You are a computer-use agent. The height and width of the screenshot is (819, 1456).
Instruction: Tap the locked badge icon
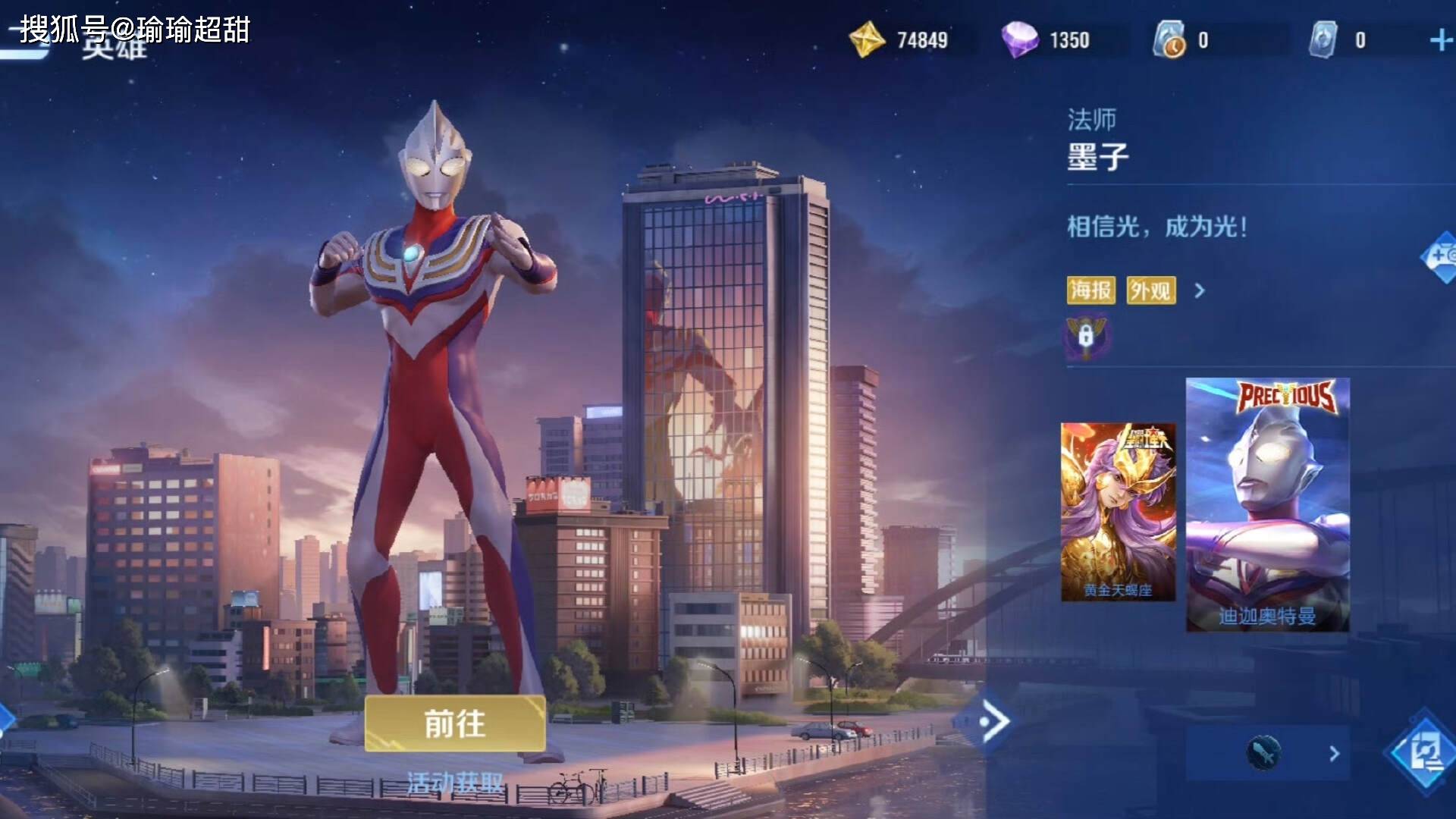click(x=1086, y=336)
